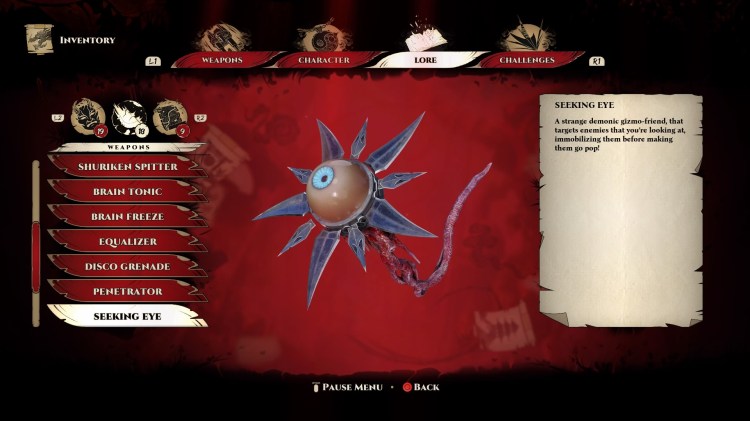Go to the Challenges tab
Image resolution: width=750 pixels, height=421 pixels.
tap(527, 60)
